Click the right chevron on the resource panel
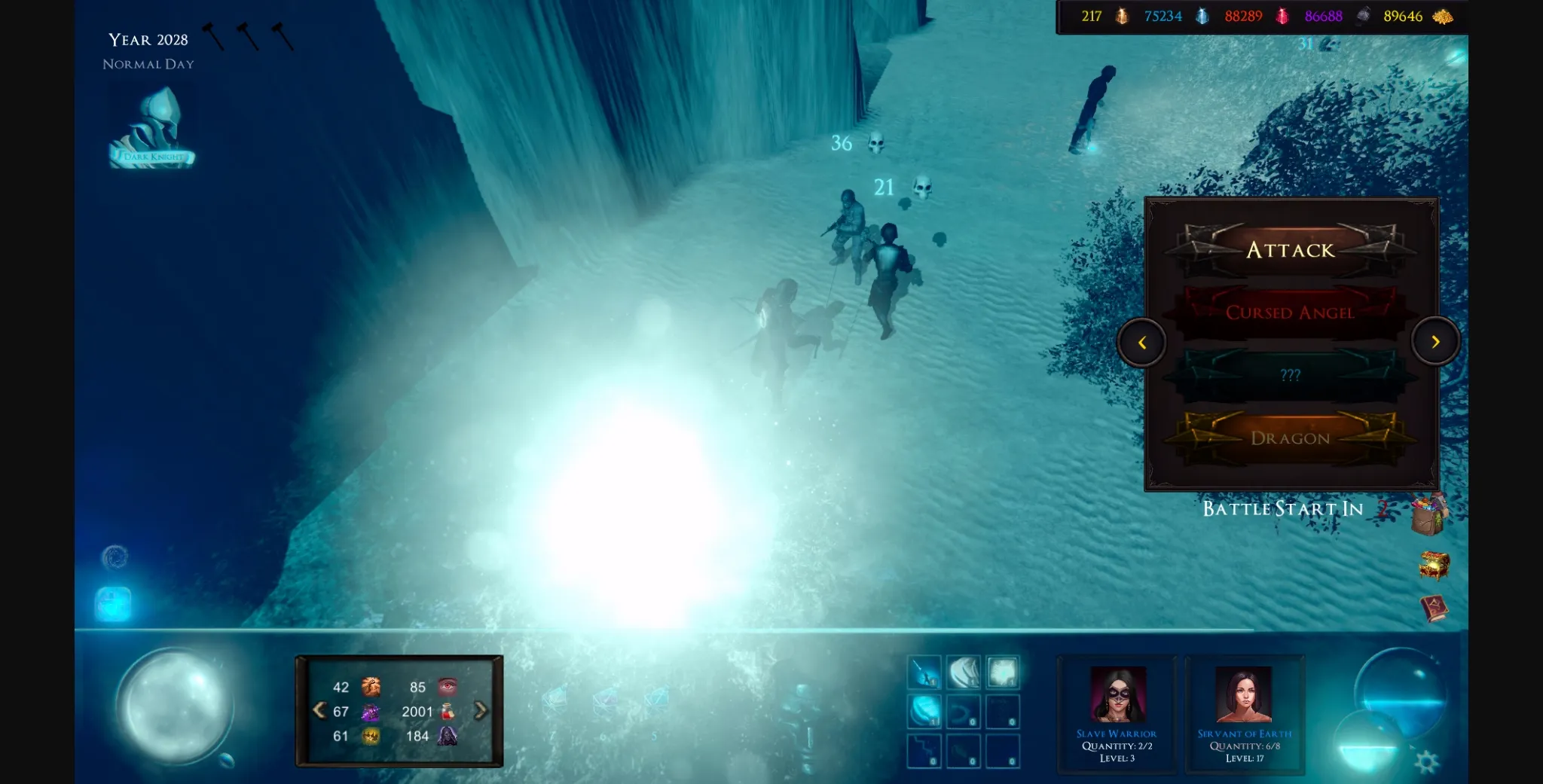The width and height of the screenshot is (1543, 784). click(x=482, y=710)
